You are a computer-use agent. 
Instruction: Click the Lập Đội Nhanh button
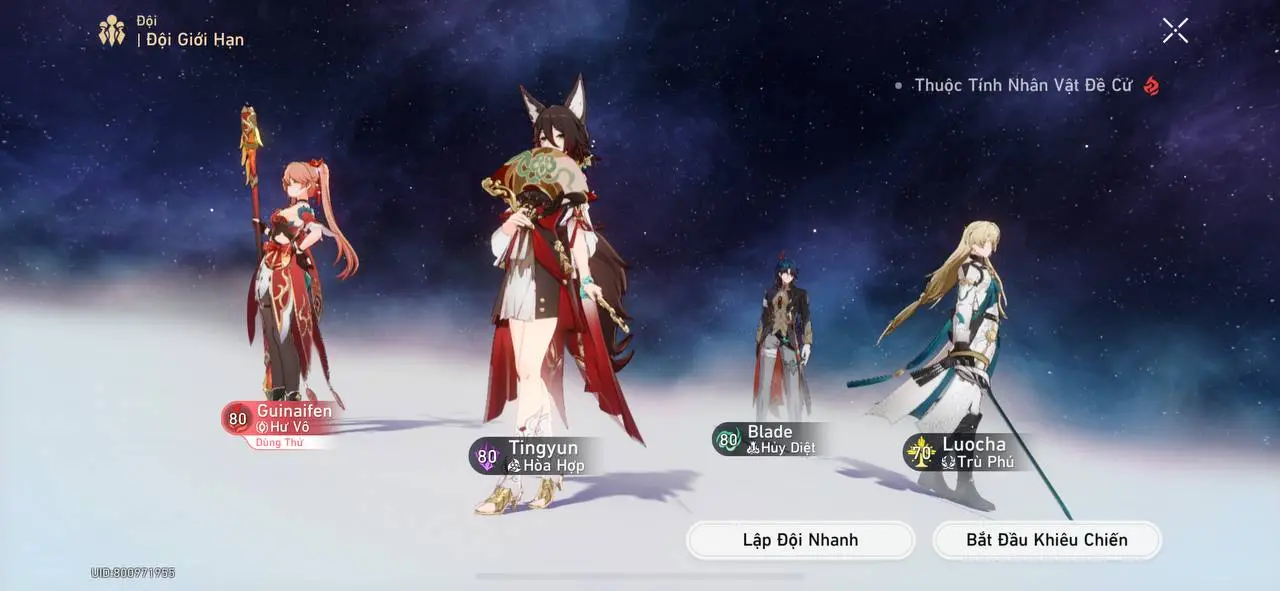800,540
